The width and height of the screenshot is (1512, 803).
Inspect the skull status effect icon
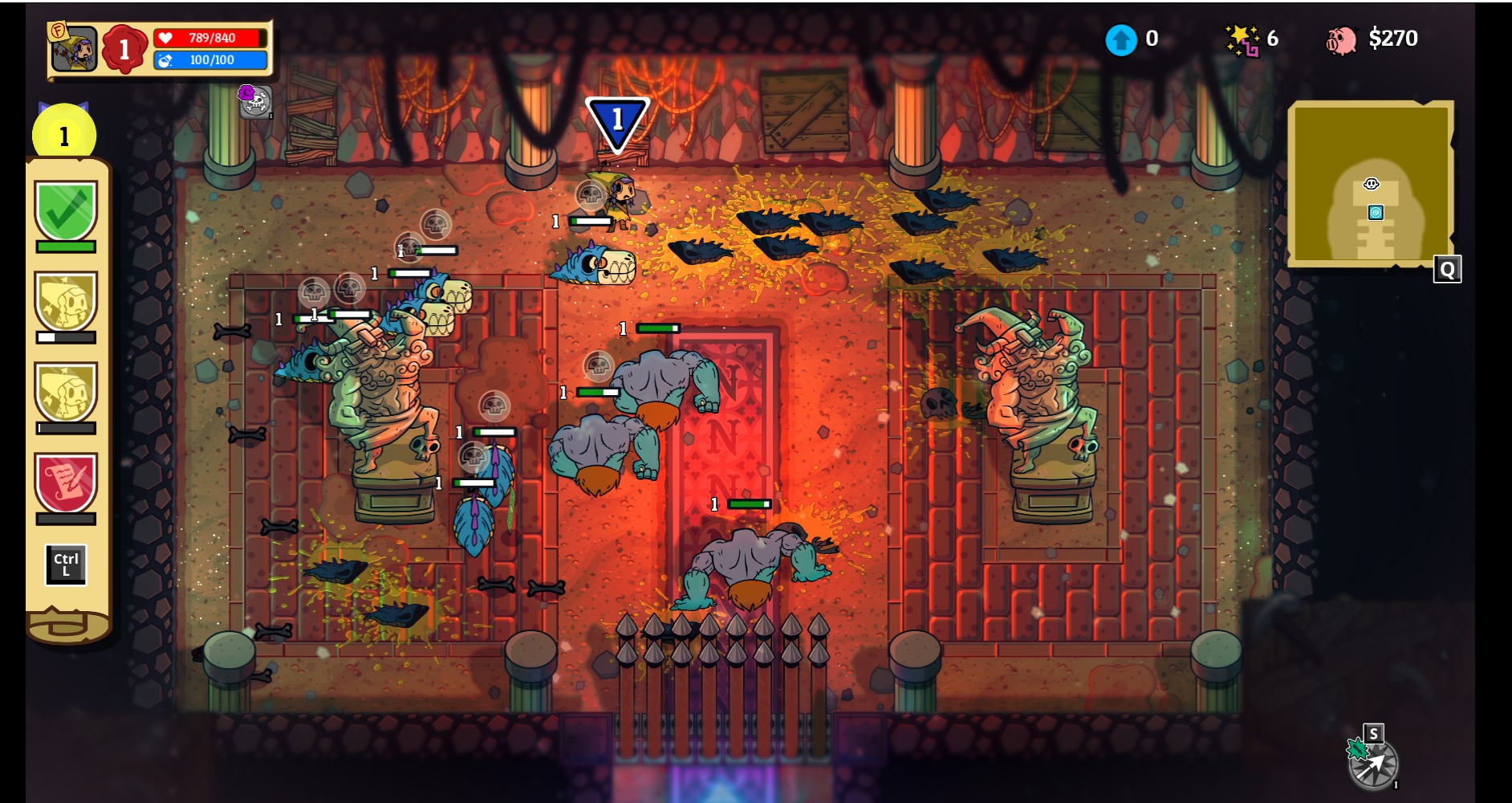tap(255, 102)
